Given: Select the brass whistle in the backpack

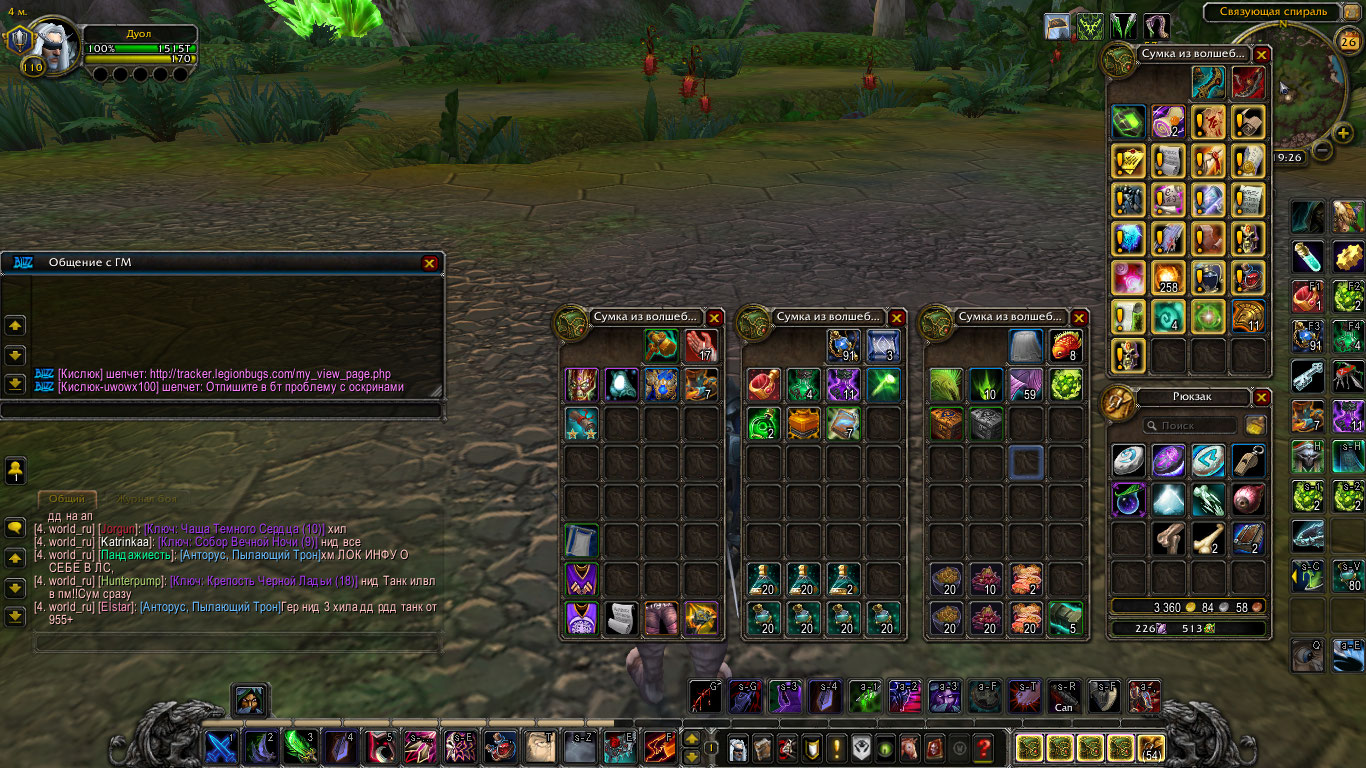Looking at the screenshot, I should (1248, 460).
